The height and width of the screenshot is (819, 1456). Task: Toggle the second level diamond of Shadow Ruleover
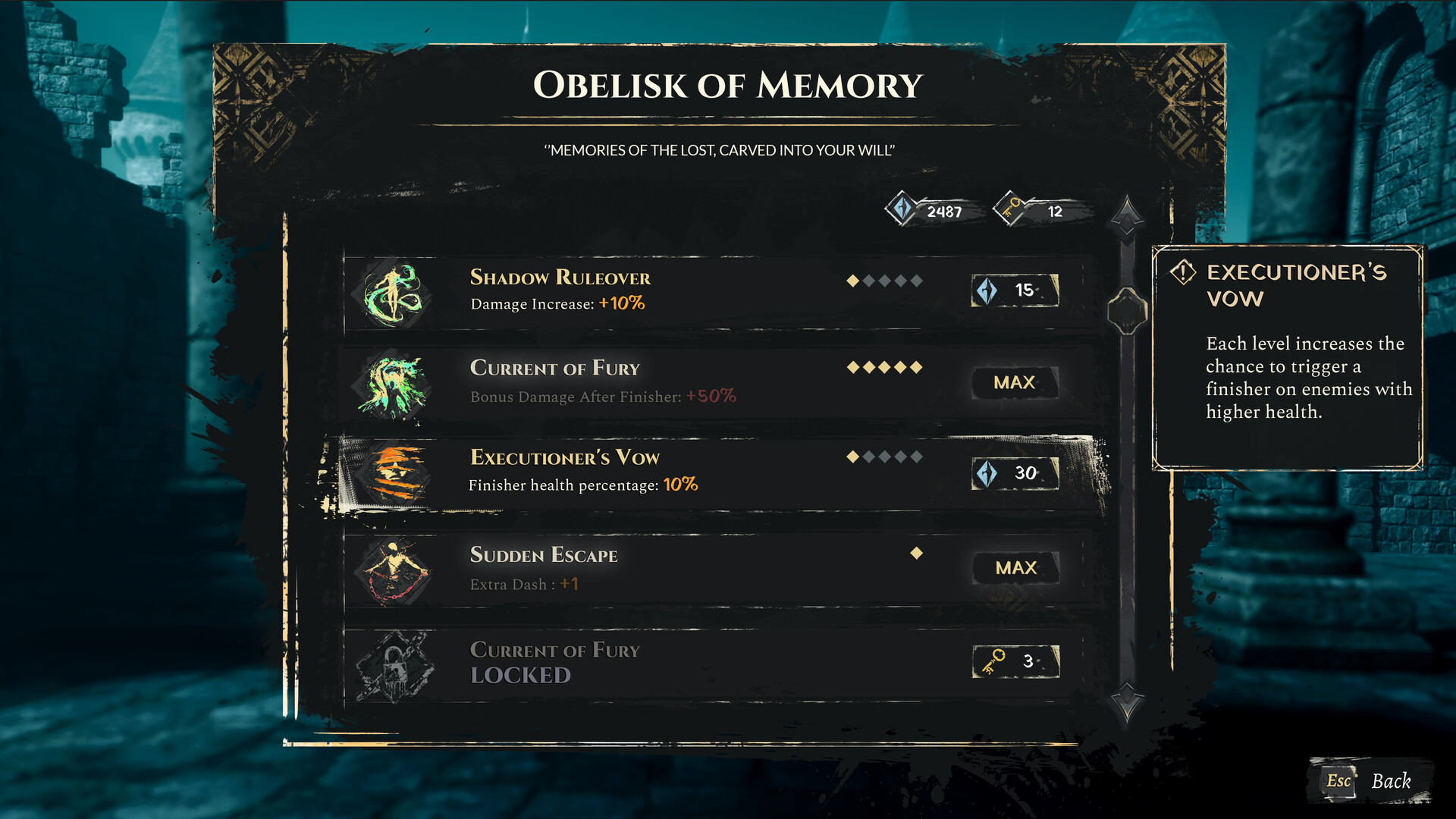pyautogui.click(x=869, y=279)
